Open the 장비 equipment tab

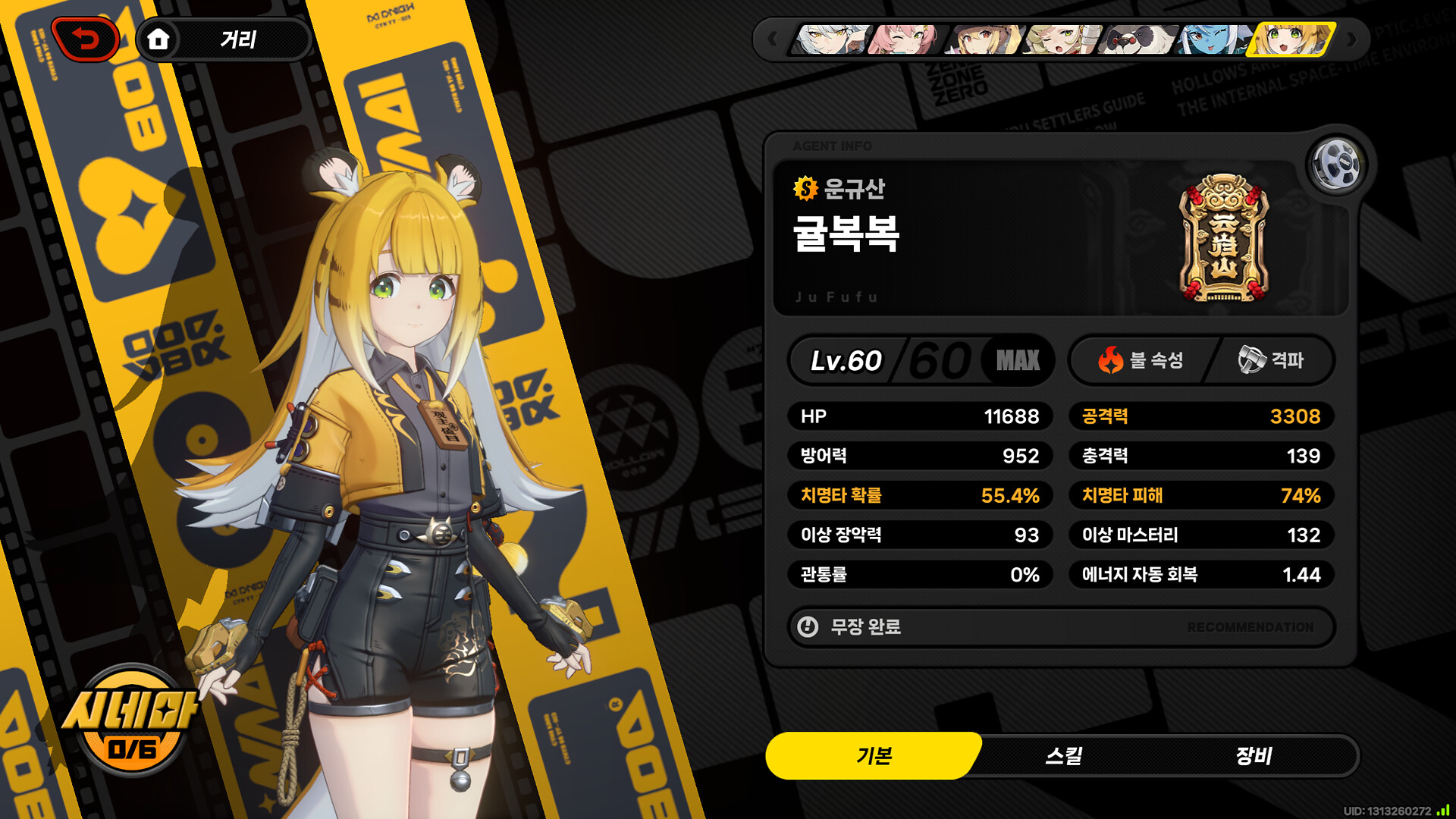pyautogui.click(x=1253, y=756)
